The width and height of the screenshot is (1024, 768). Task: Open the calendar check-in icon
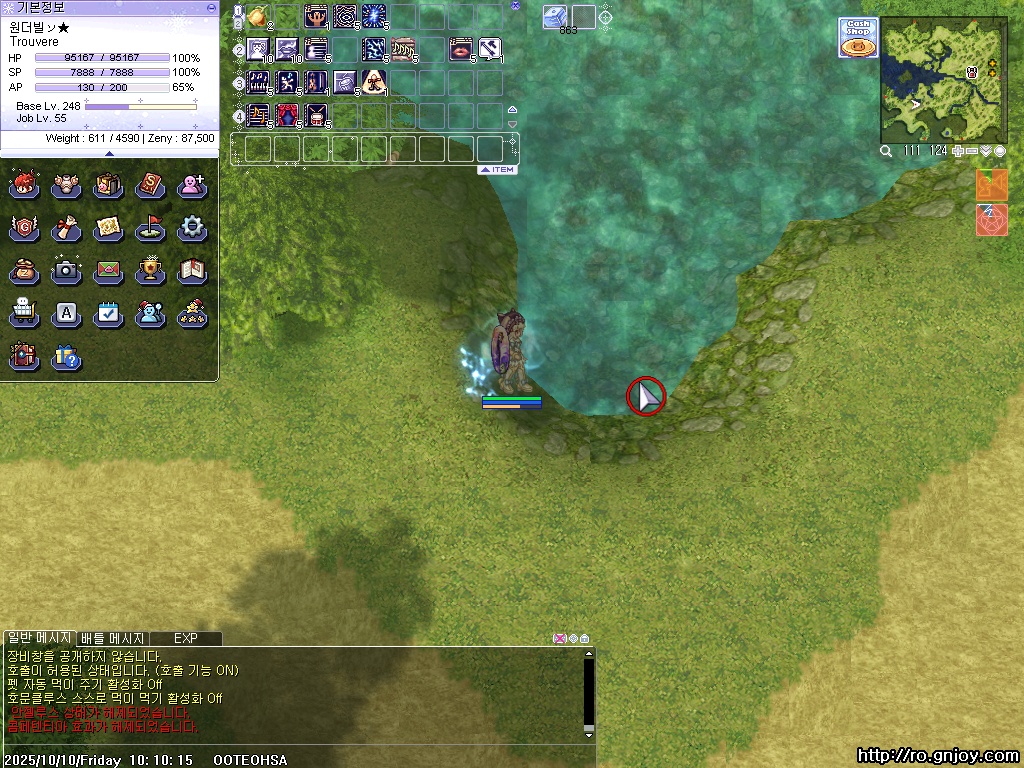[108, 314]
